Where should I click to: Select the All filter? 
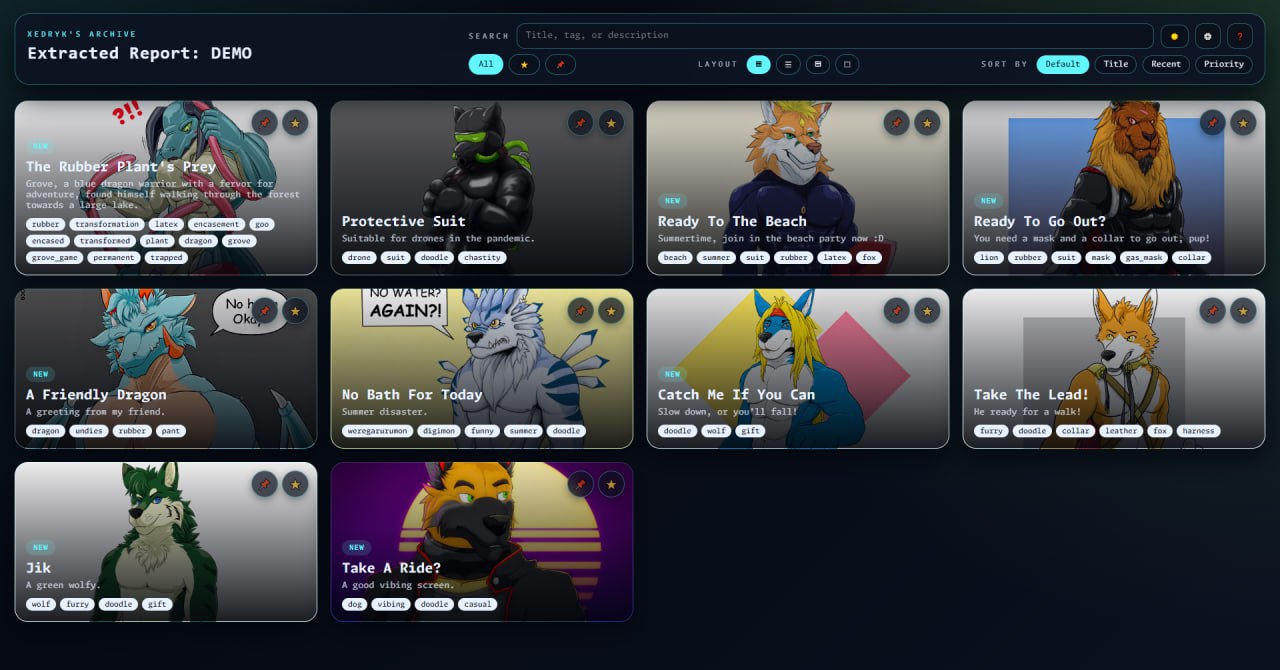tap(485, 64)
